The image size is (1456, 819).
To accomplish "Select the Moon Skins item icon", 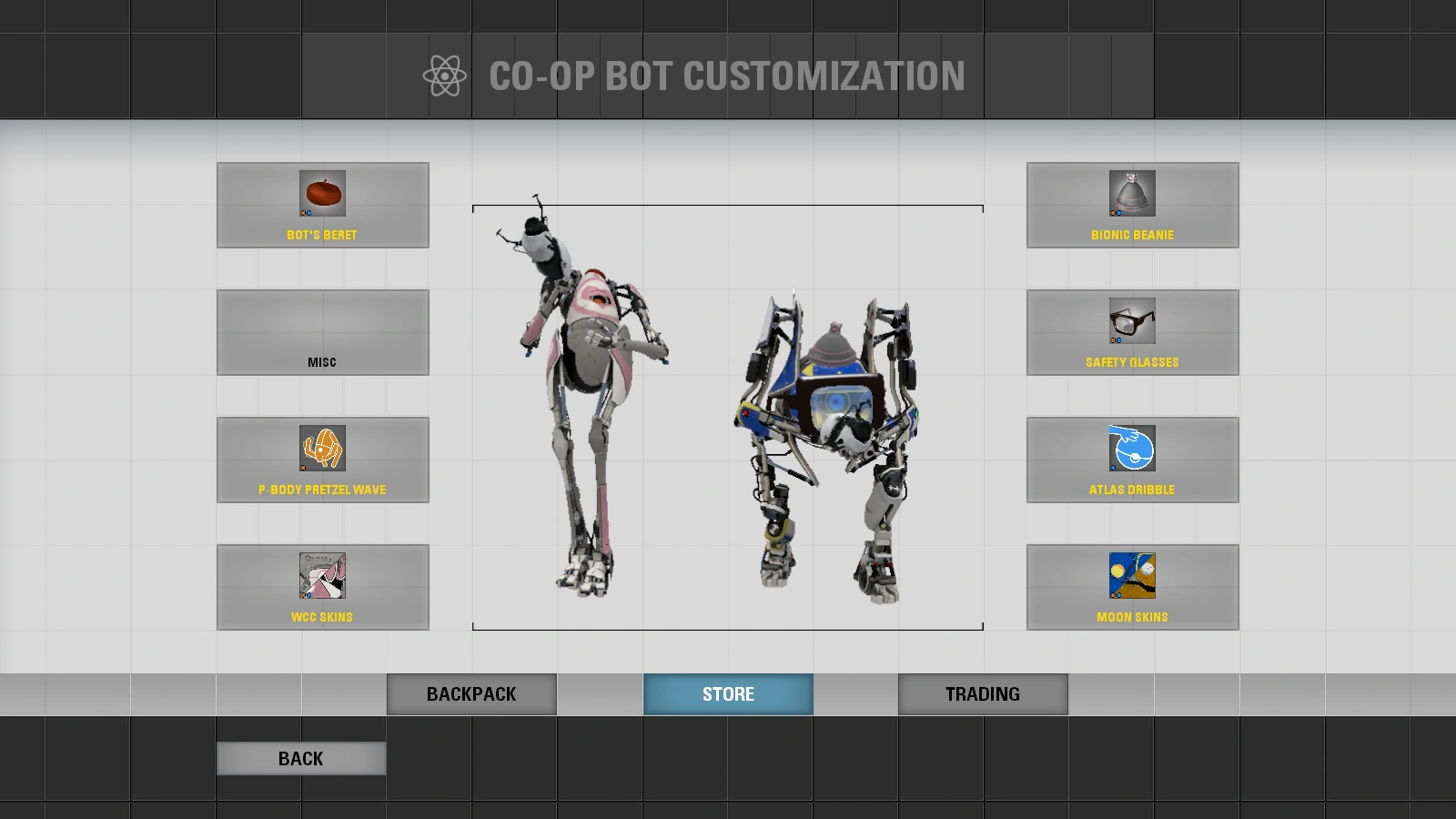I will click(x=1132, y=575).
